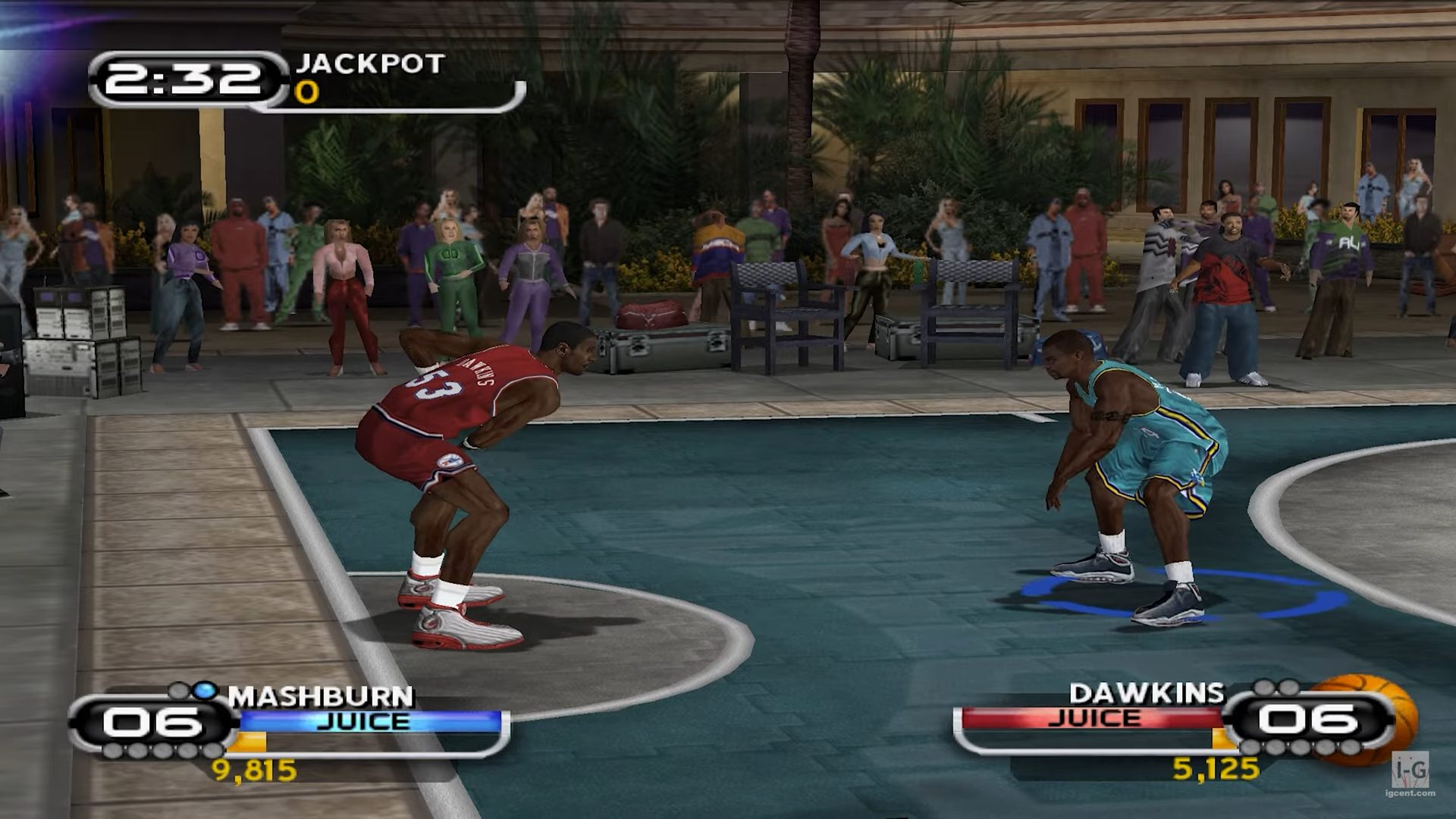Click the i-G watermark logo
1456x819 pixels.
click(x=1410, y=771)
